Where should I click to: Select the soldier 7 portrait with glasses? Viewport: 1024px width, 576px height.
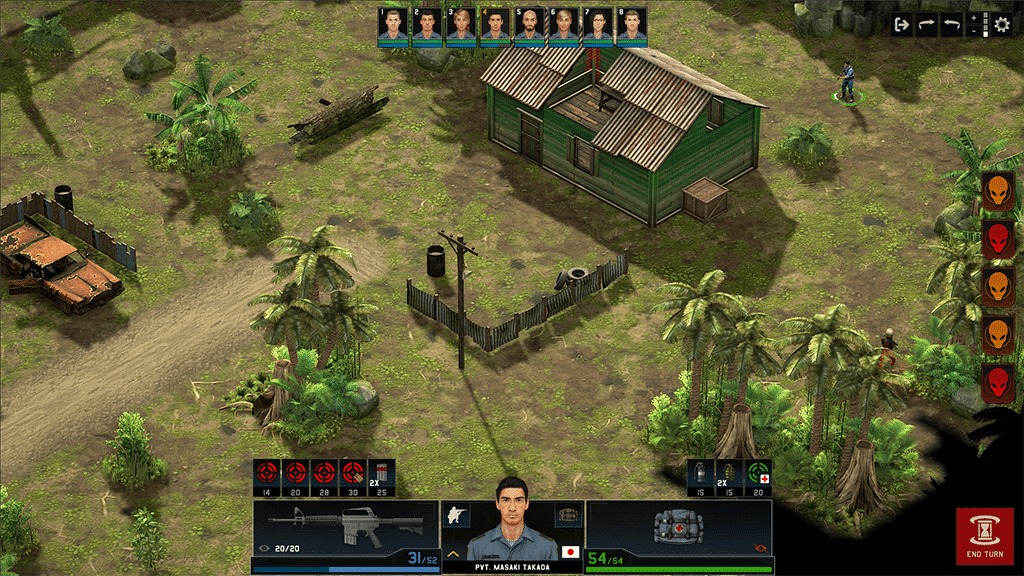(597, 25)
